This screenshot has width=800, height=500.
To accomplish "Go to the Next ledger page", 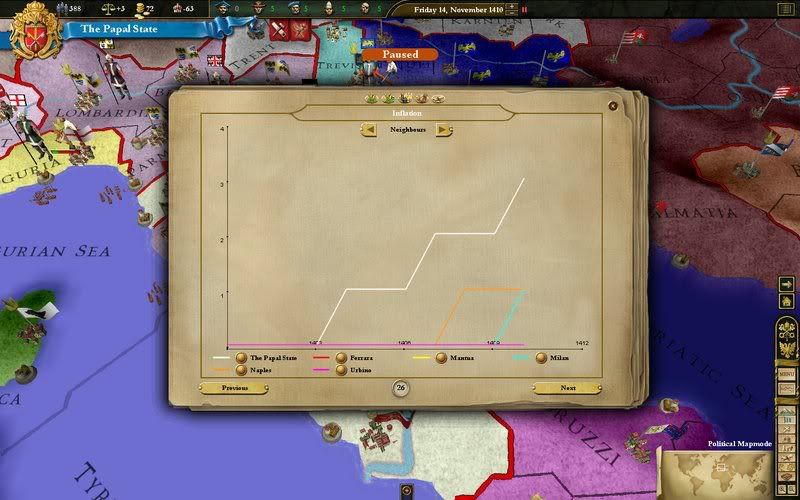I will click(x=567, y=388).
